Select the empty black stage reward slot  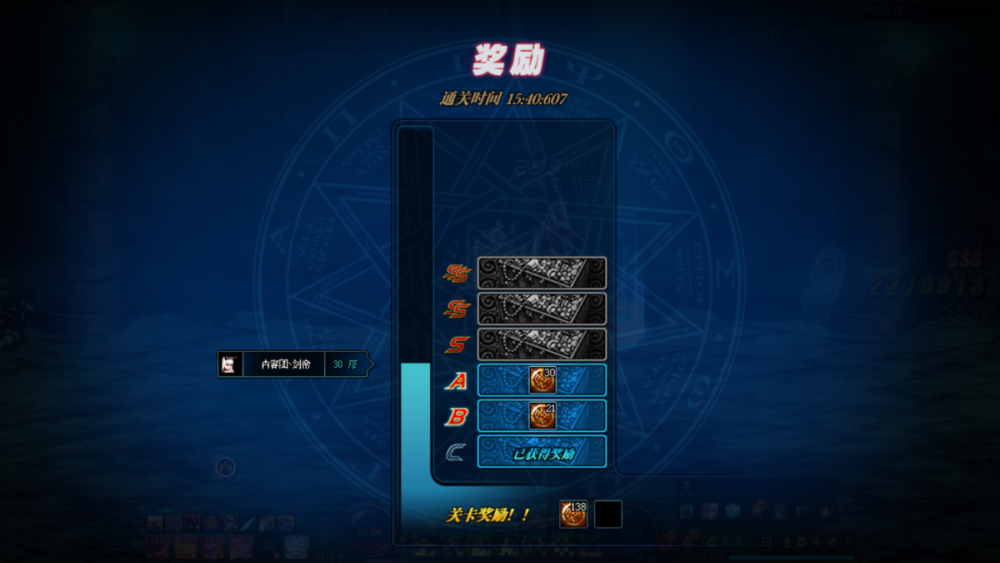click(x=608, y=514)
